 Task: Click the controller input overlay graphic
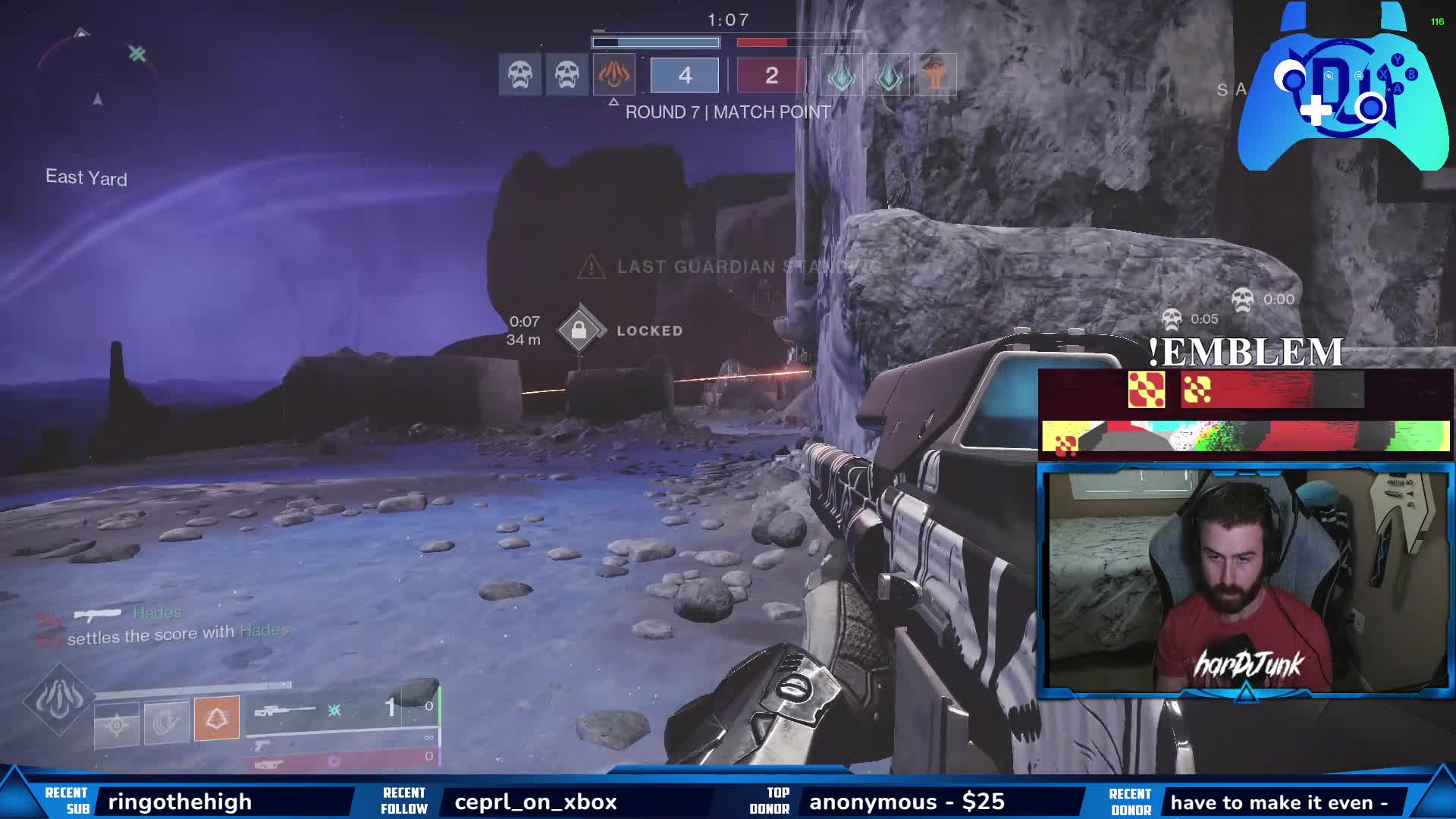1342,87
